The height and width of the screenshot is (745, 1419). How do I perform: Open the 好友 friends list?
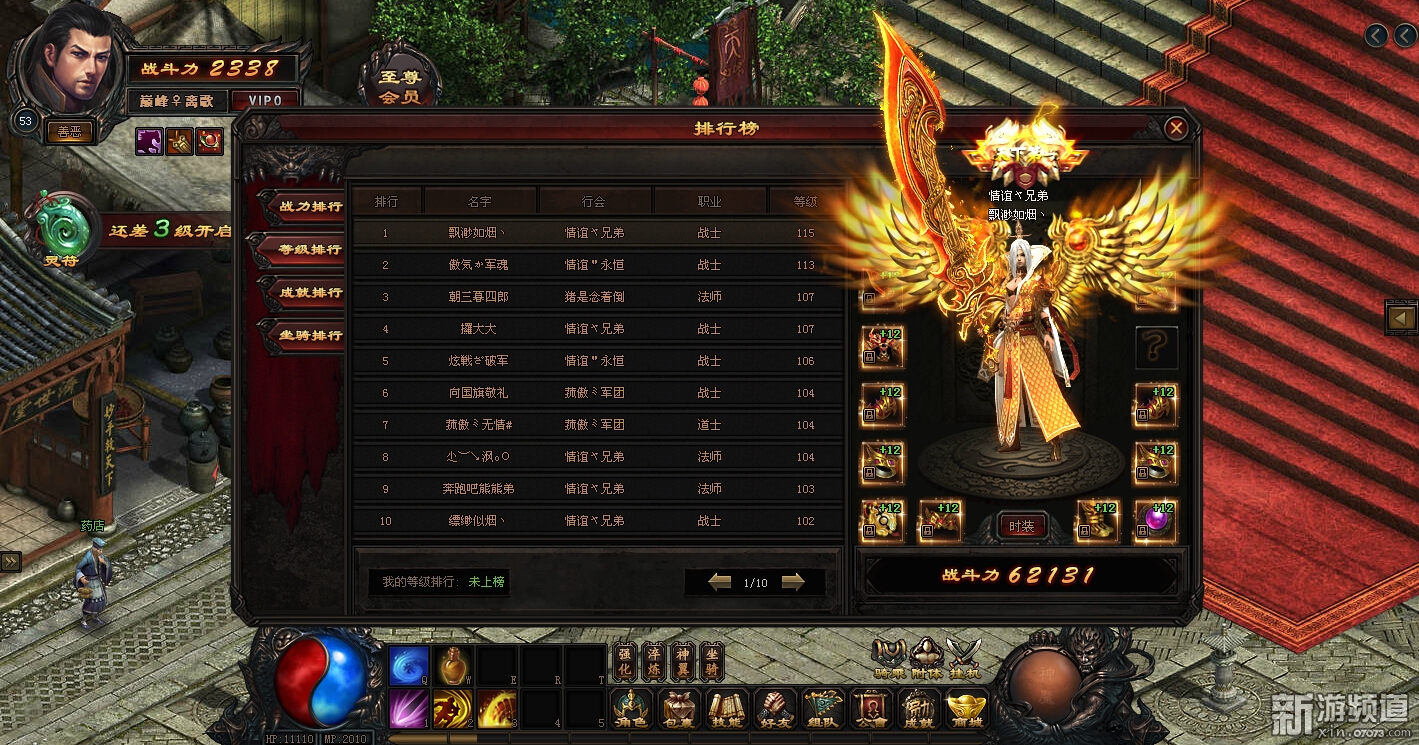[x=775, y=709]
